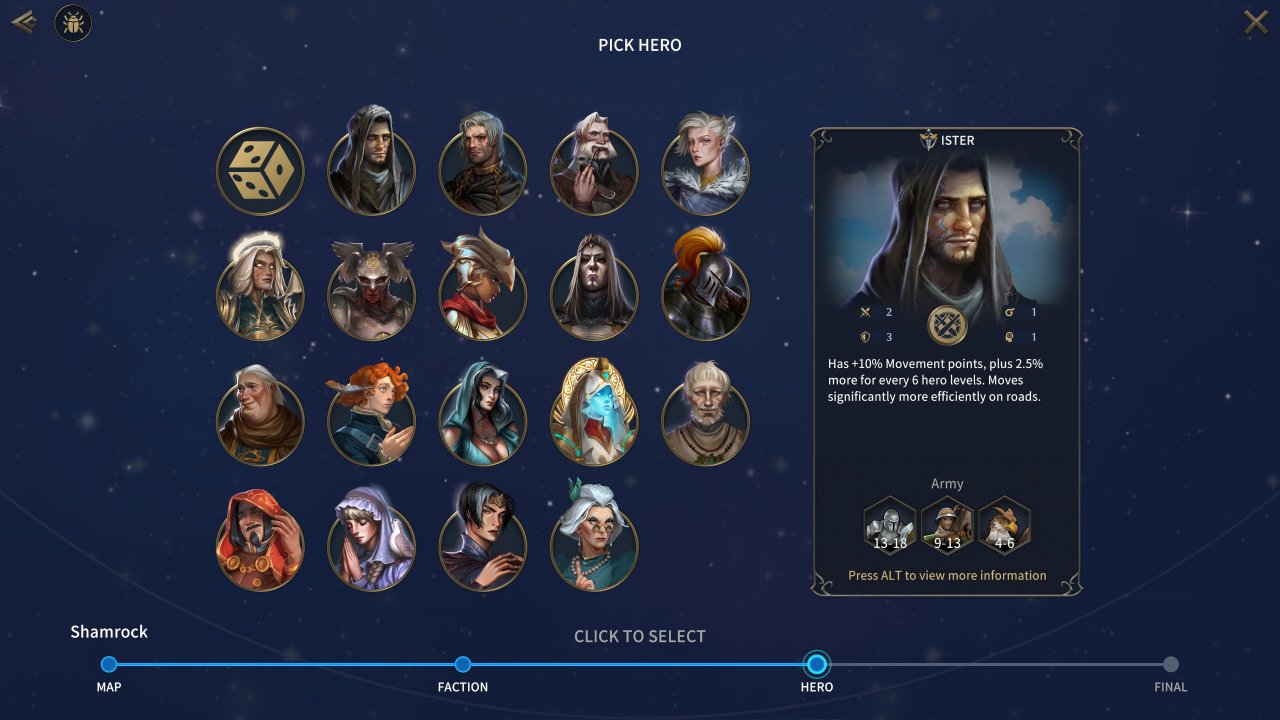Screen dimensions: 1280x720
Task: Click Ister's crossed-swords specialty emblem
Action: click(x=947, y=325)
